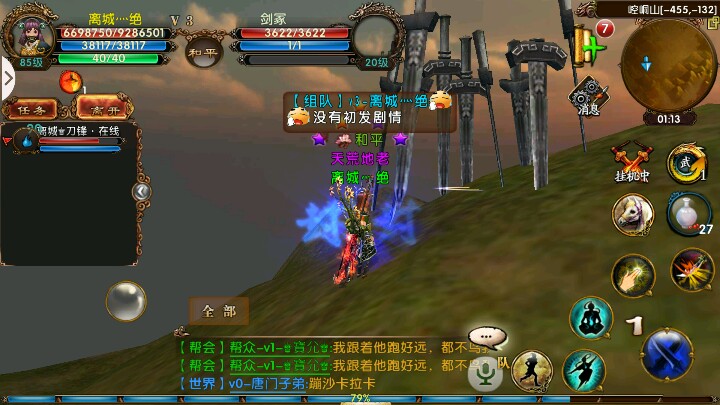Viewport: 720px width, 405px height.
Task: Cast the fiery burst slash skill
Action: point(691,269)
